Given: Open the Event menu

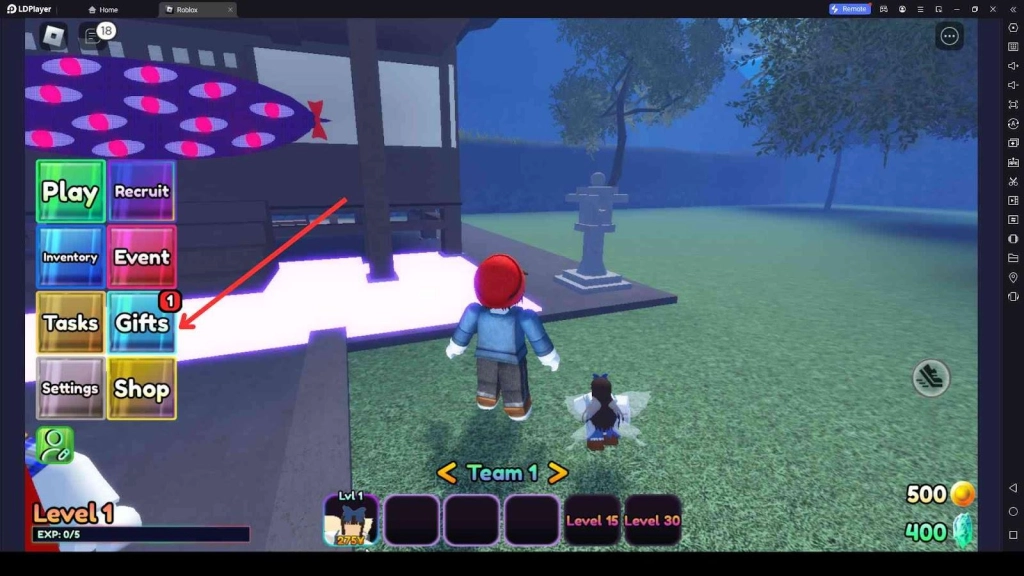Looking at the screenshot, I should 142,257.
